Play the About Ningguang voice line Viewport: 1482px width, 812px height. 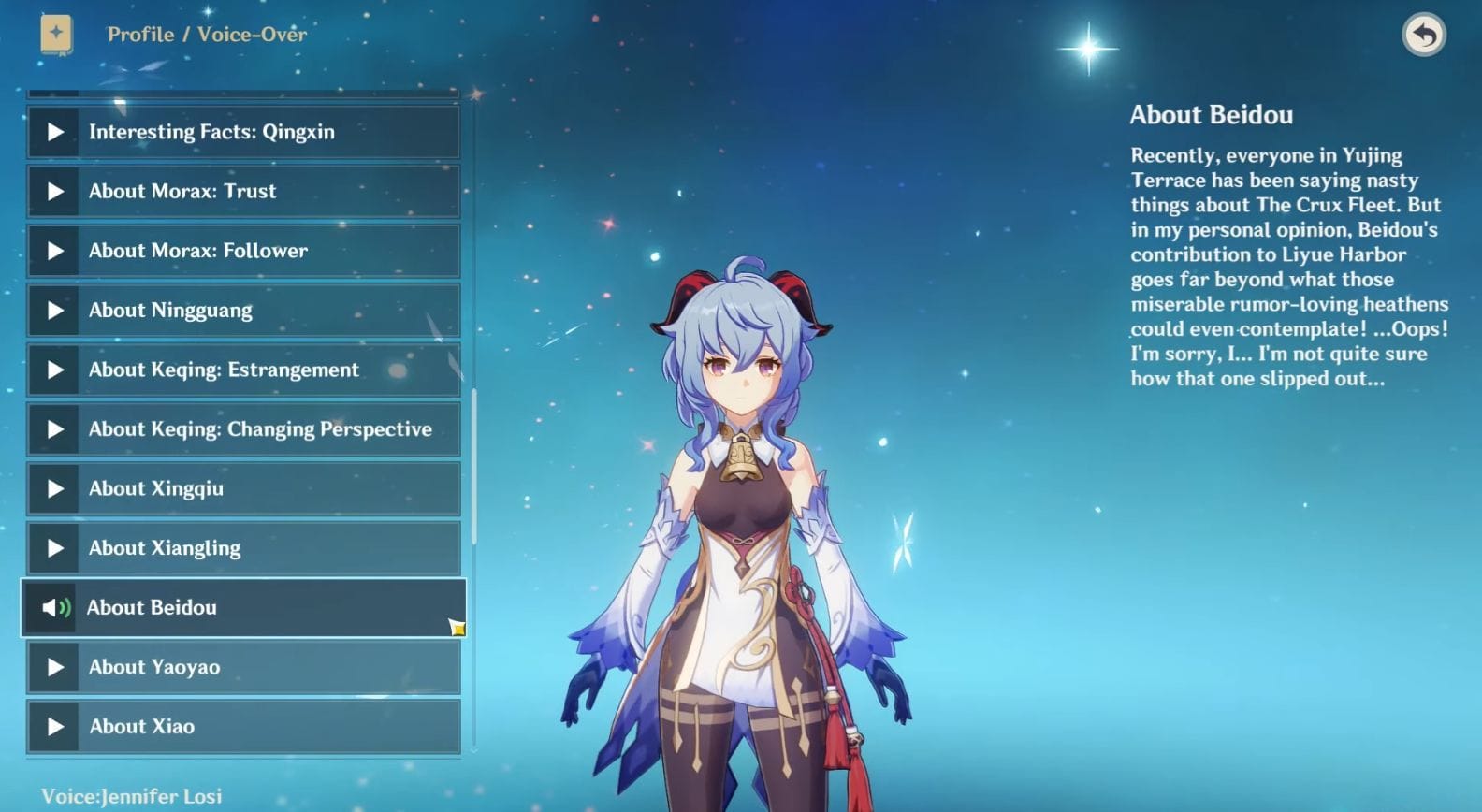[243, 311]
